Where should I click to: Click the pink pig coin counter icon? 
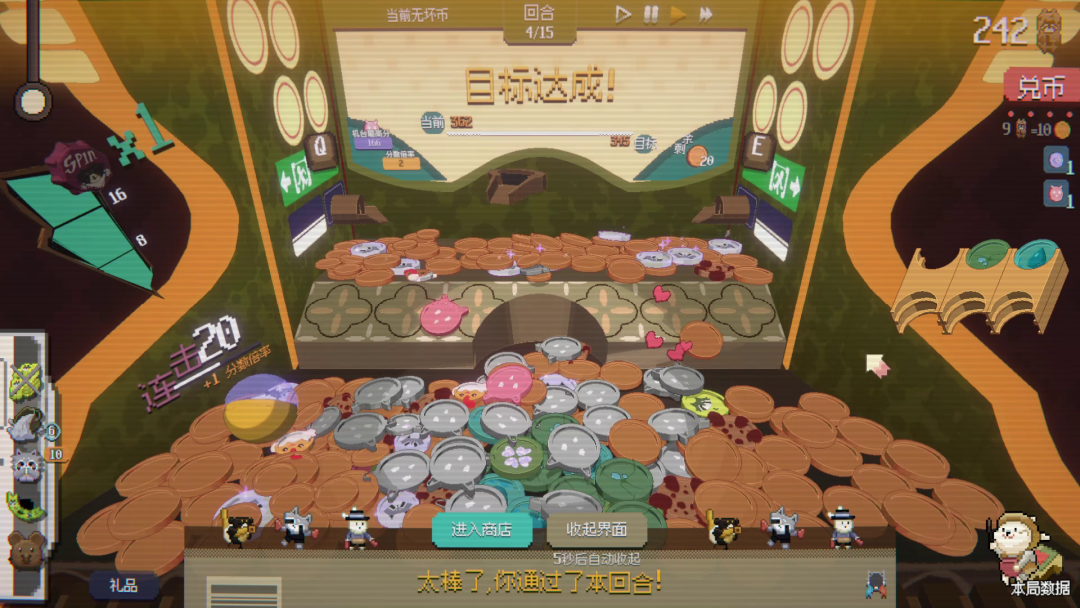pyautogui.click(x=1055, y=193)
